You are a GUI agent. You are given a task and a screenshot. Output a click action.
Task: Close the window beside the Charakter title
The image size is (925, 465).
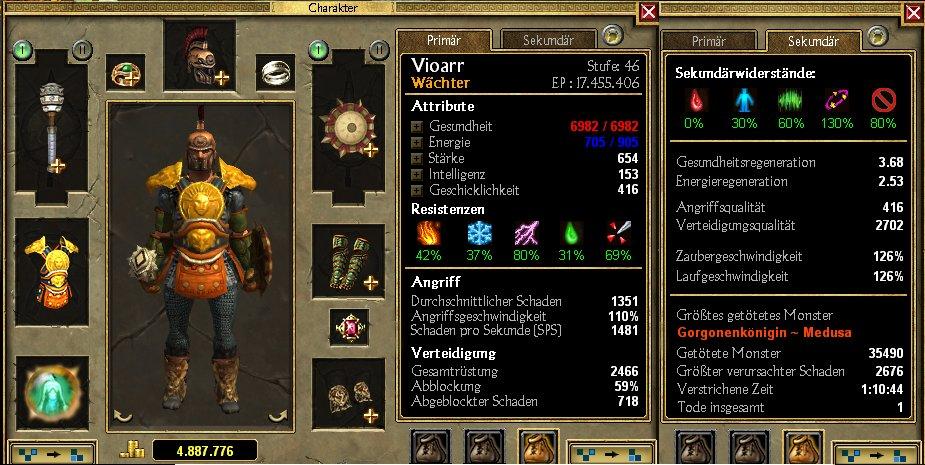click(x=648, y=12)
